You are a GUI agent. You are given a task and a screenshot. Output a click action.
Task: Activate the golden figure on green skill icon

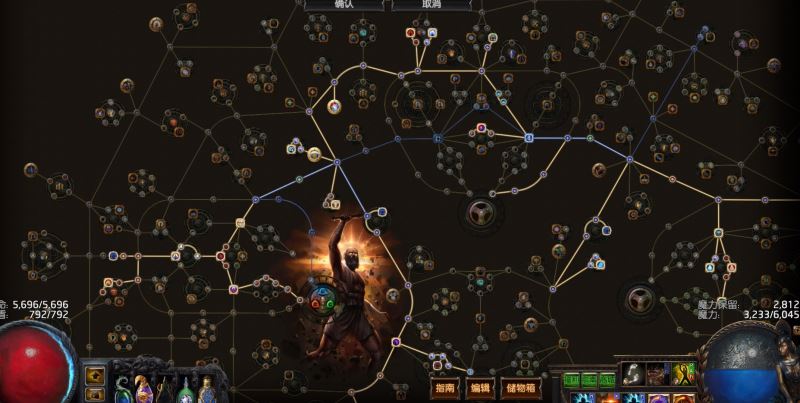point(685,374)
